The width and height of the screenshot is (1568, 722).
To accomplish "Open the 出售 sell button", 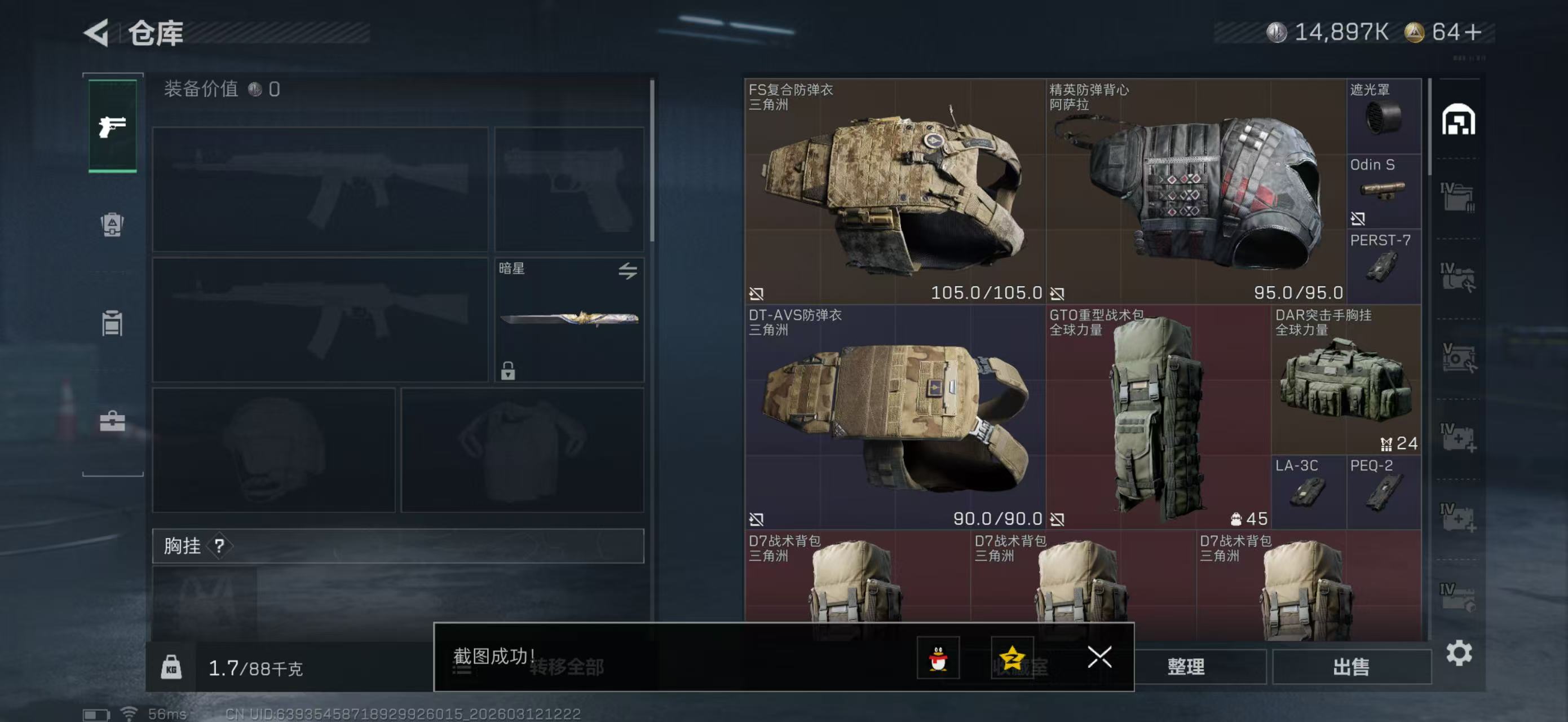I will [x=1351, y=667].
